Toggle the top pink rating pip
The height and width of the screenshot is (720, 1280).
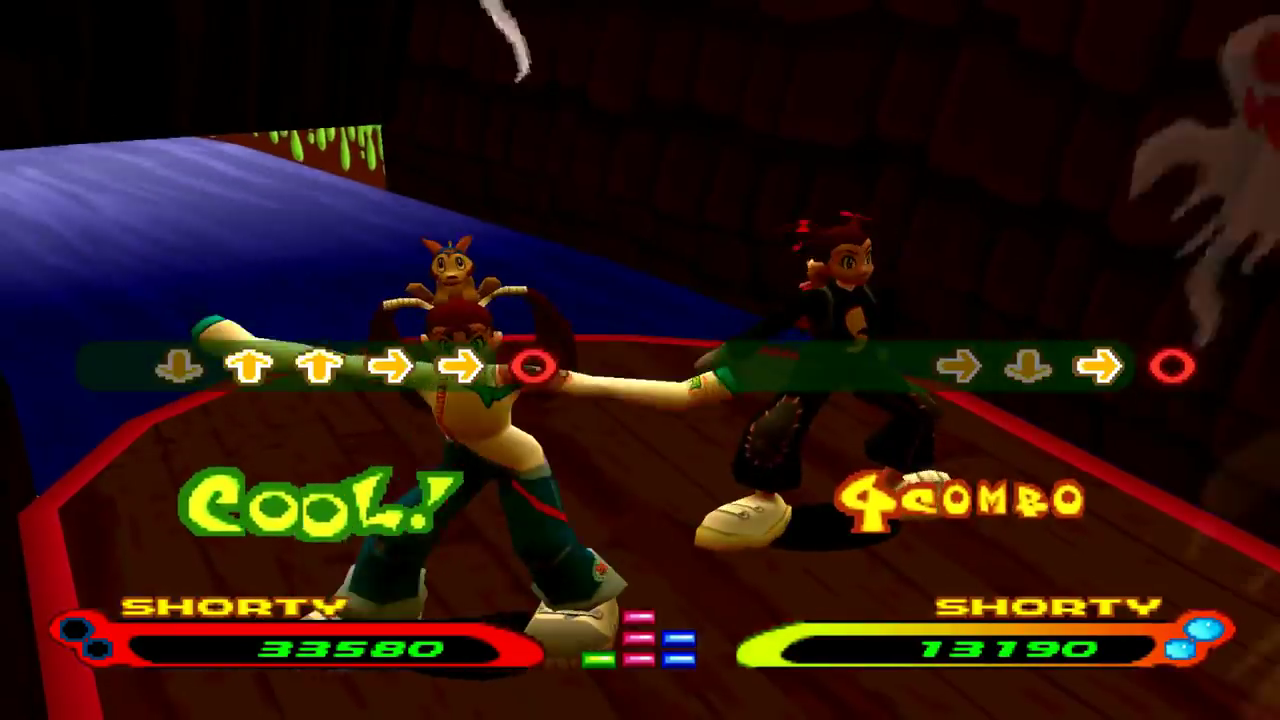[639, 617]
